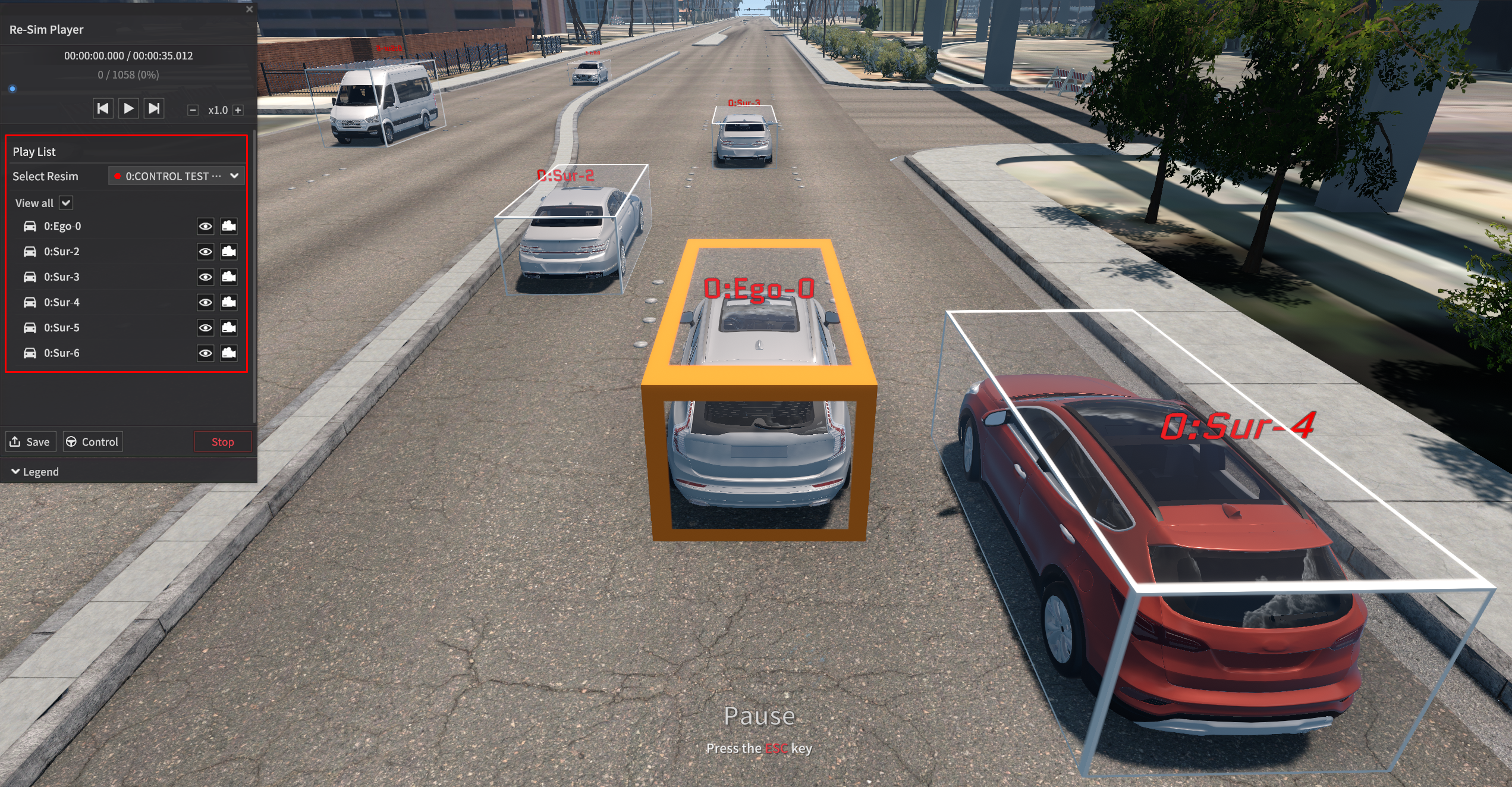Decrease playback speed with minus button
The width and height of the screenshot is (1512, 787).
(x=193, y=110)
